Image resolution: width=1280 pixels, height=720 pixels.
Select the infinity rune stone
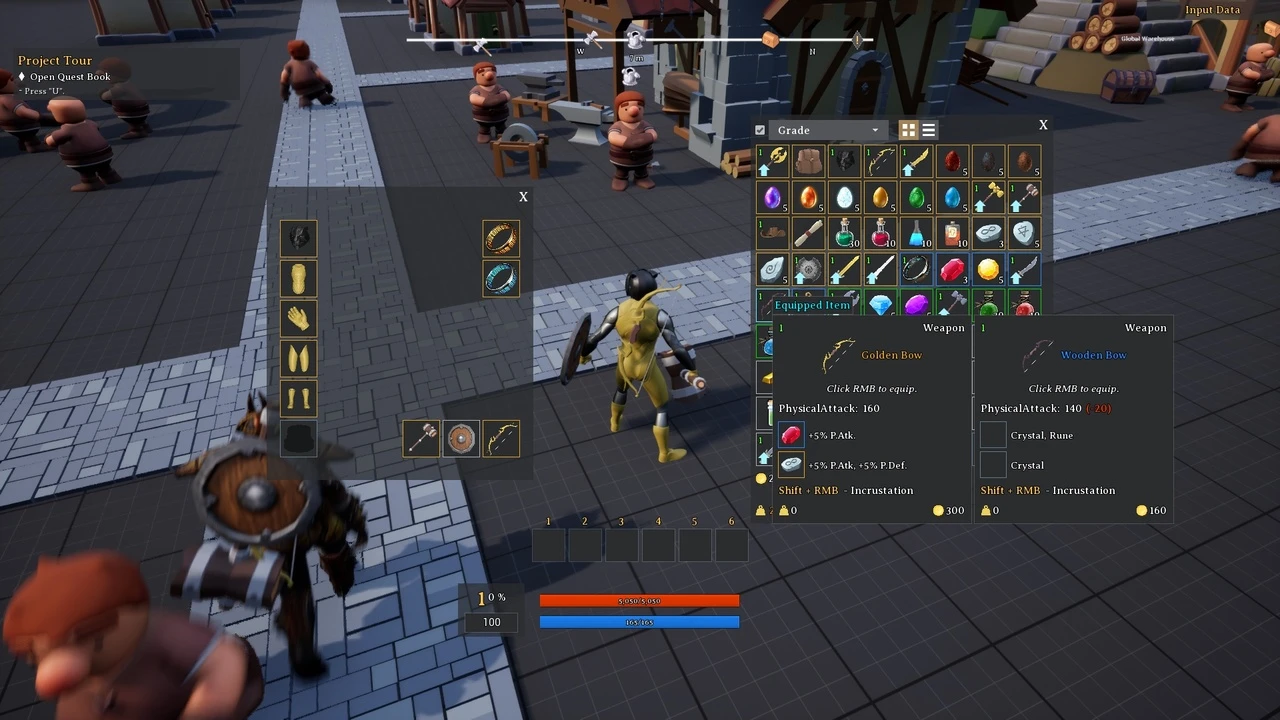(x=989, y=233)
